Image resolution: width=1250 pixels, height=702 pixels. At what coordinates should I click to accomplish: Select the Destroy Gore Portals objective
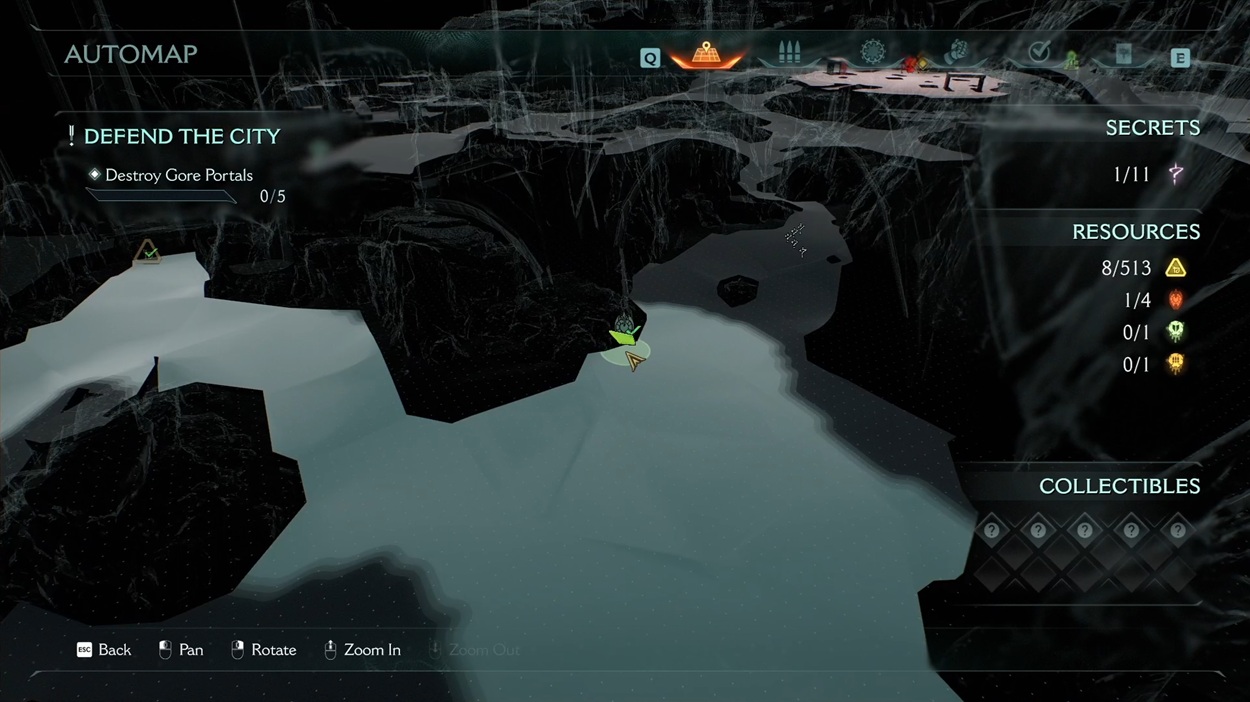click(x=178, y=175)
